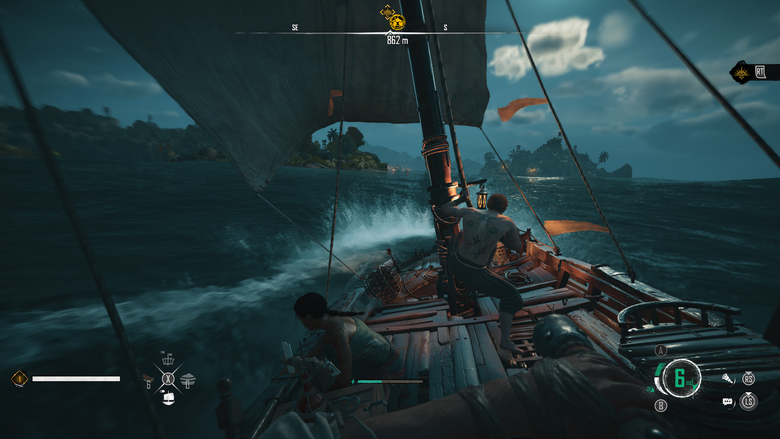Select the basket item on the quick wheel
Image resolution: width=780 pixels, height=439 pixels.
pyautogui.click(x=168, y=361)
